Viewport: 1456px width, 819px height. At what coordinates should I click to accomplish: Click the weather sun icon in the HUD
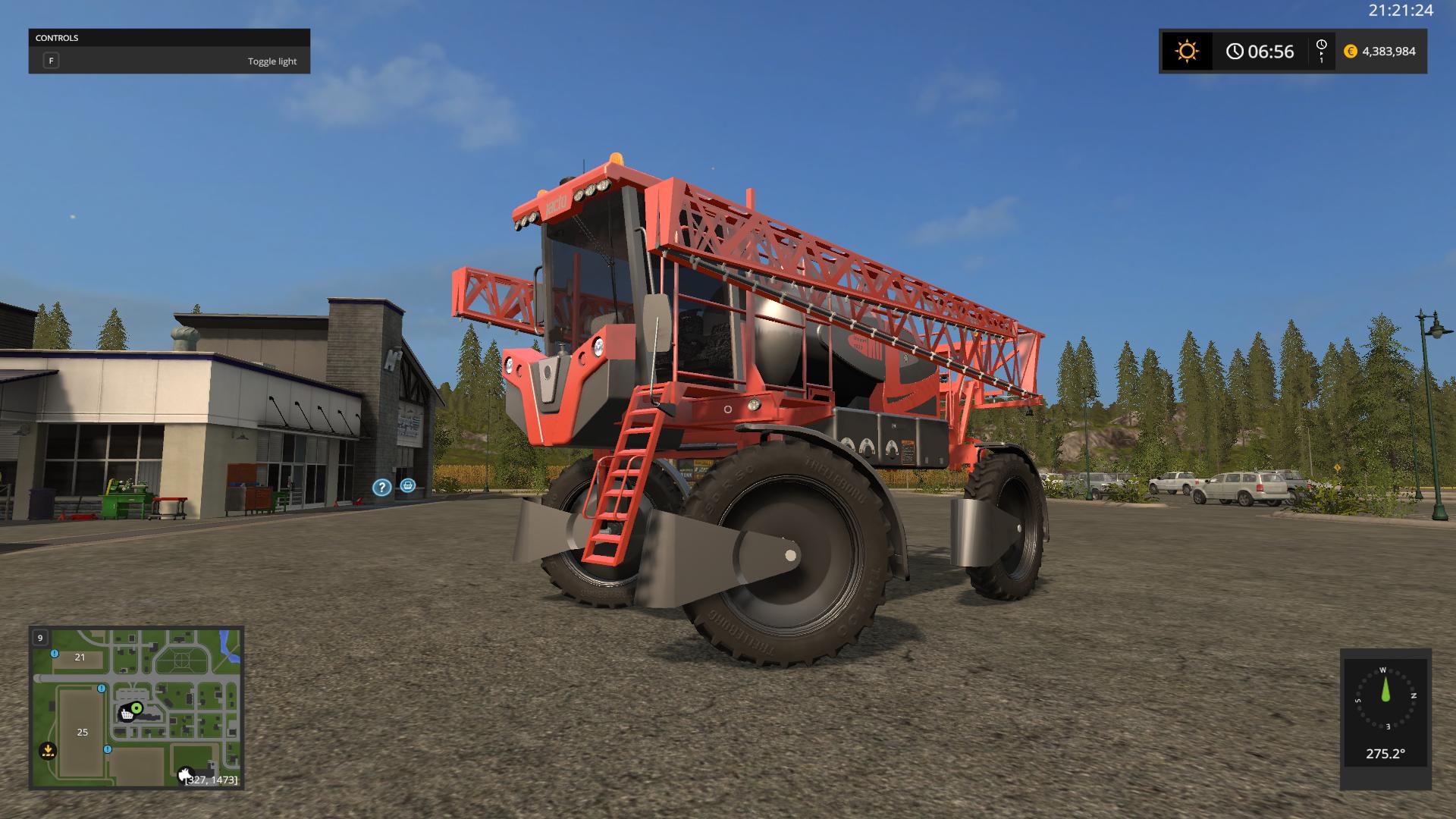1188,51
